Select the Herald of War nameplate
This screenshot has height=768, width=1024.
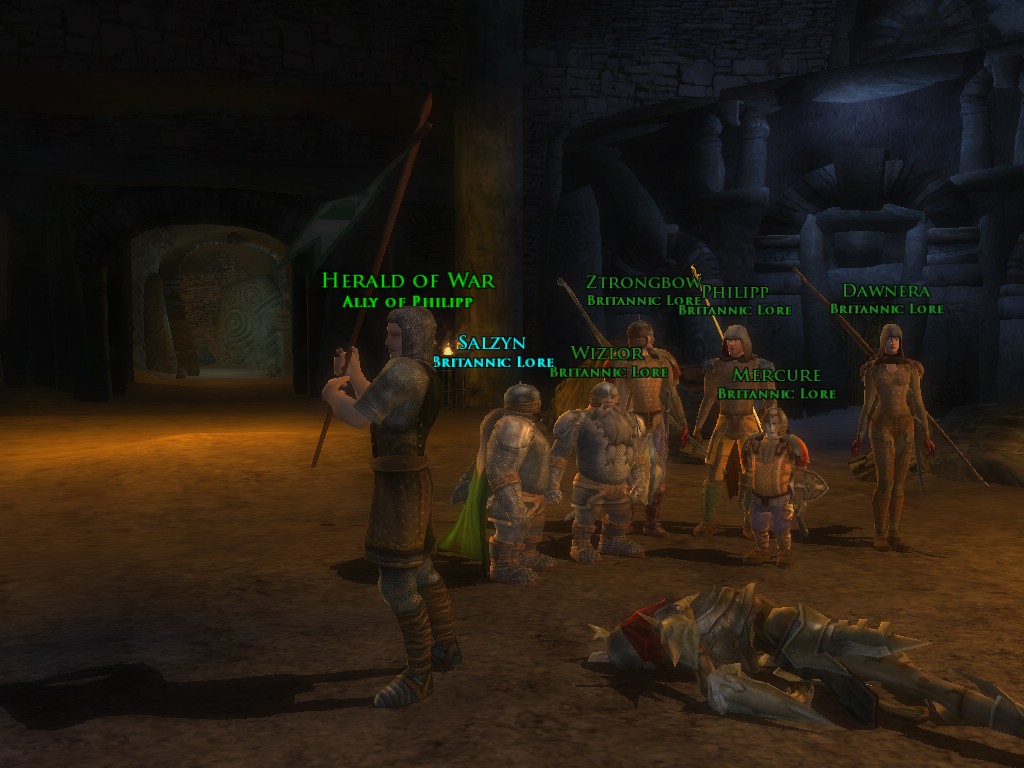point(408,281)
